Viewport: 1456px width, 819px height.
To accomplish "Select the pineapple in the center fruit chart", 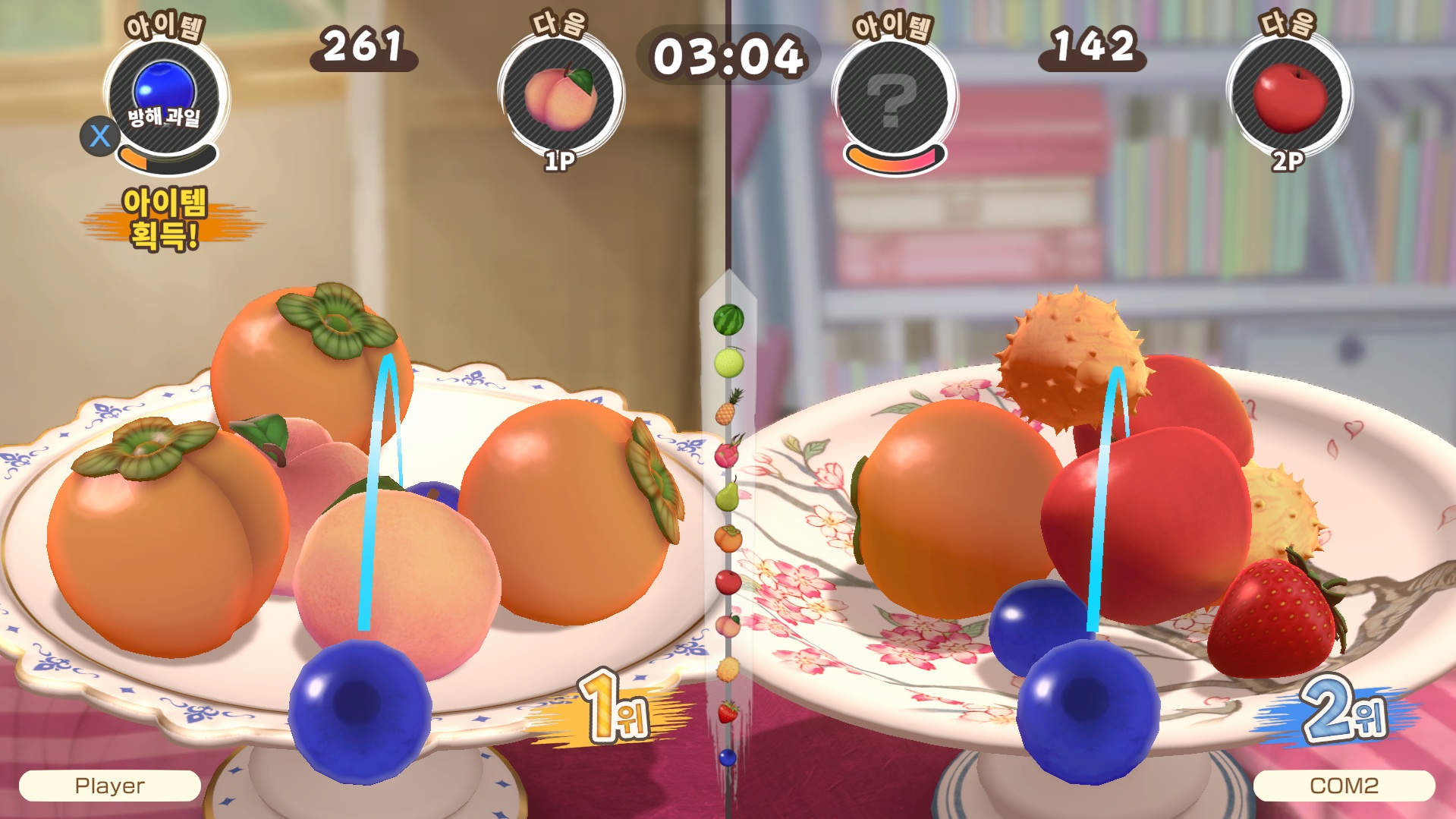I will (x=728, y=408).
